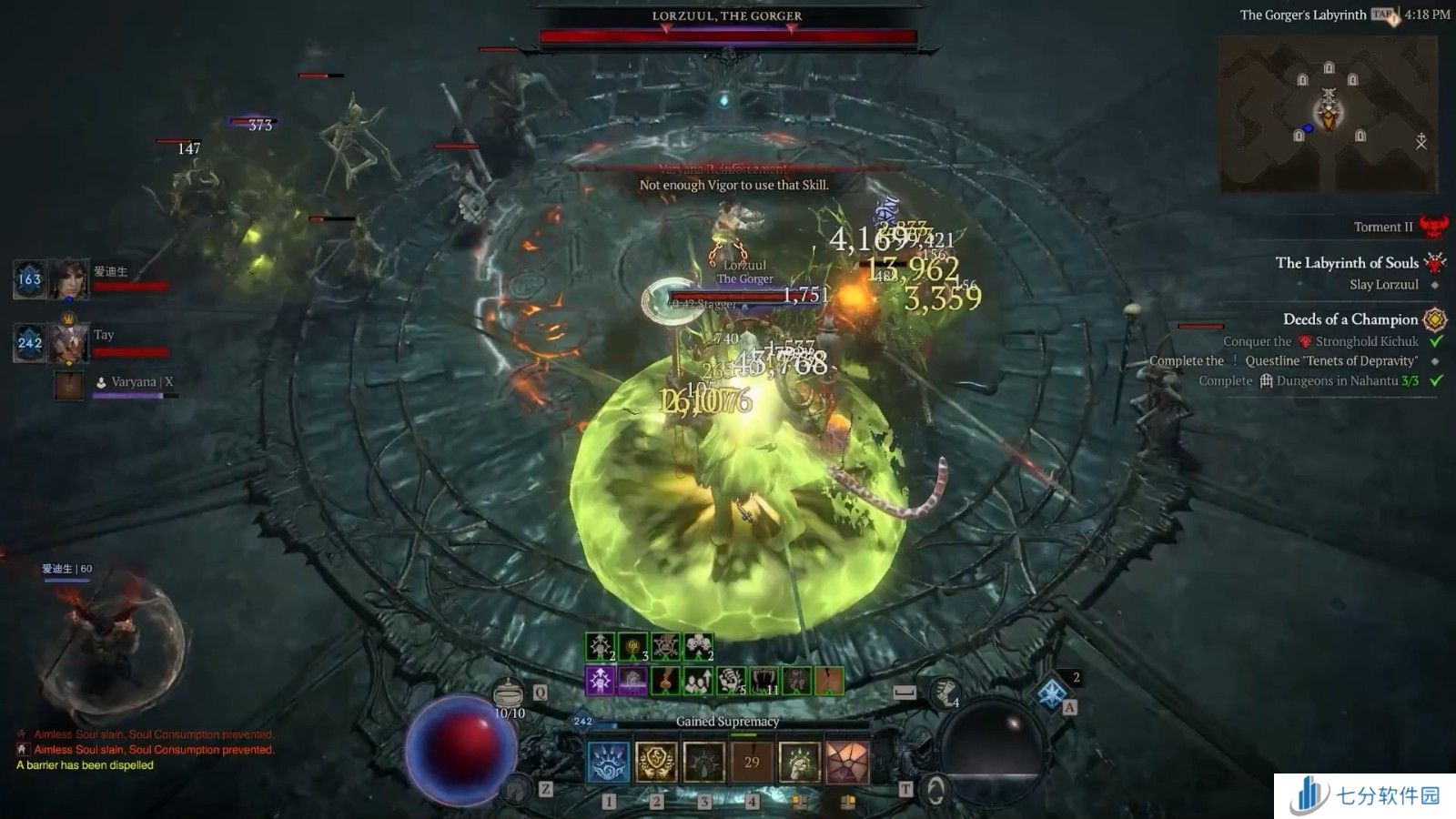
Task: Click the Torment II difficulty indicator
Action: pyautogui.click(x=1383, y=227)
